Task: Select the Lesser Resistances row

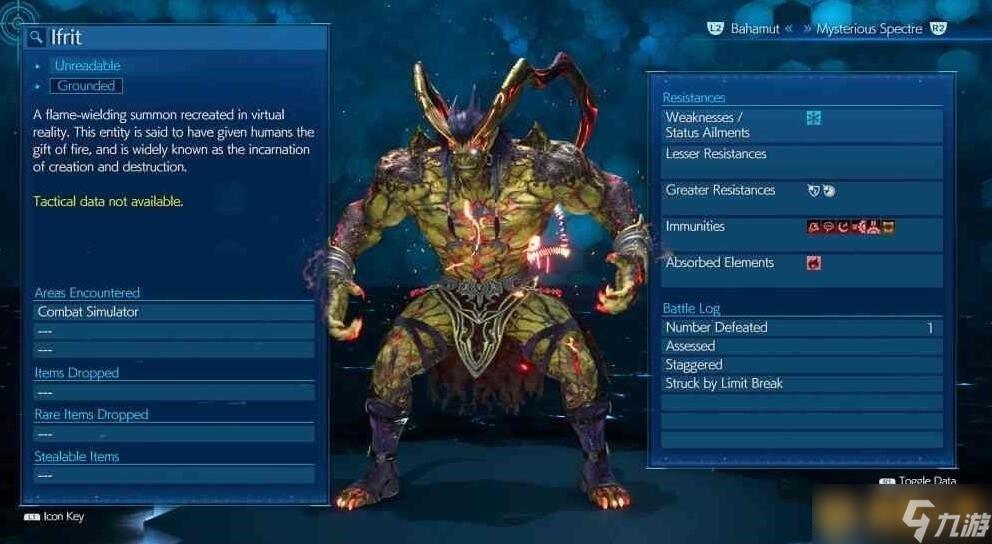Action: [x=802, y=155]
